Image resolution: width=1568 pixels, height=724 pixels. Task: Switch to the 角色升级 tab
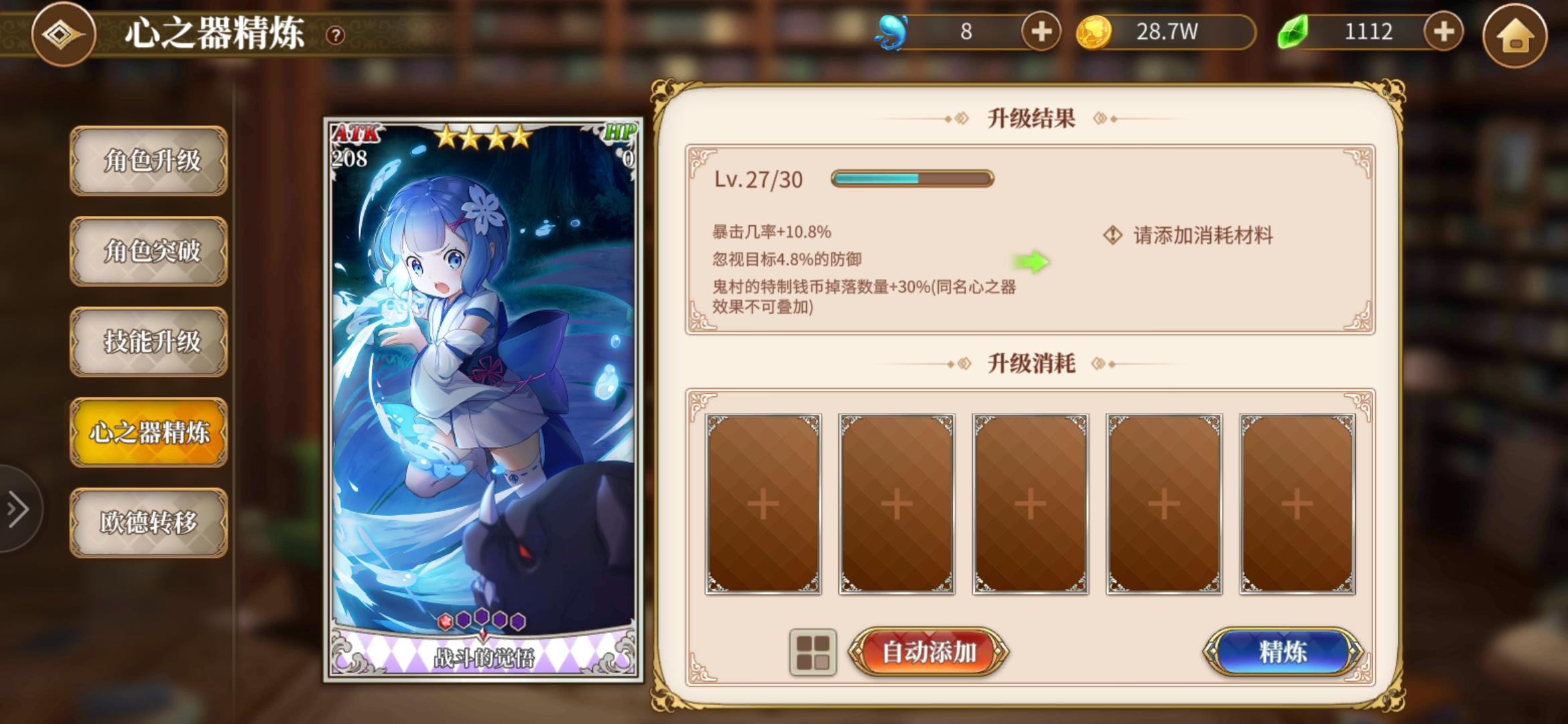point(149,162)
